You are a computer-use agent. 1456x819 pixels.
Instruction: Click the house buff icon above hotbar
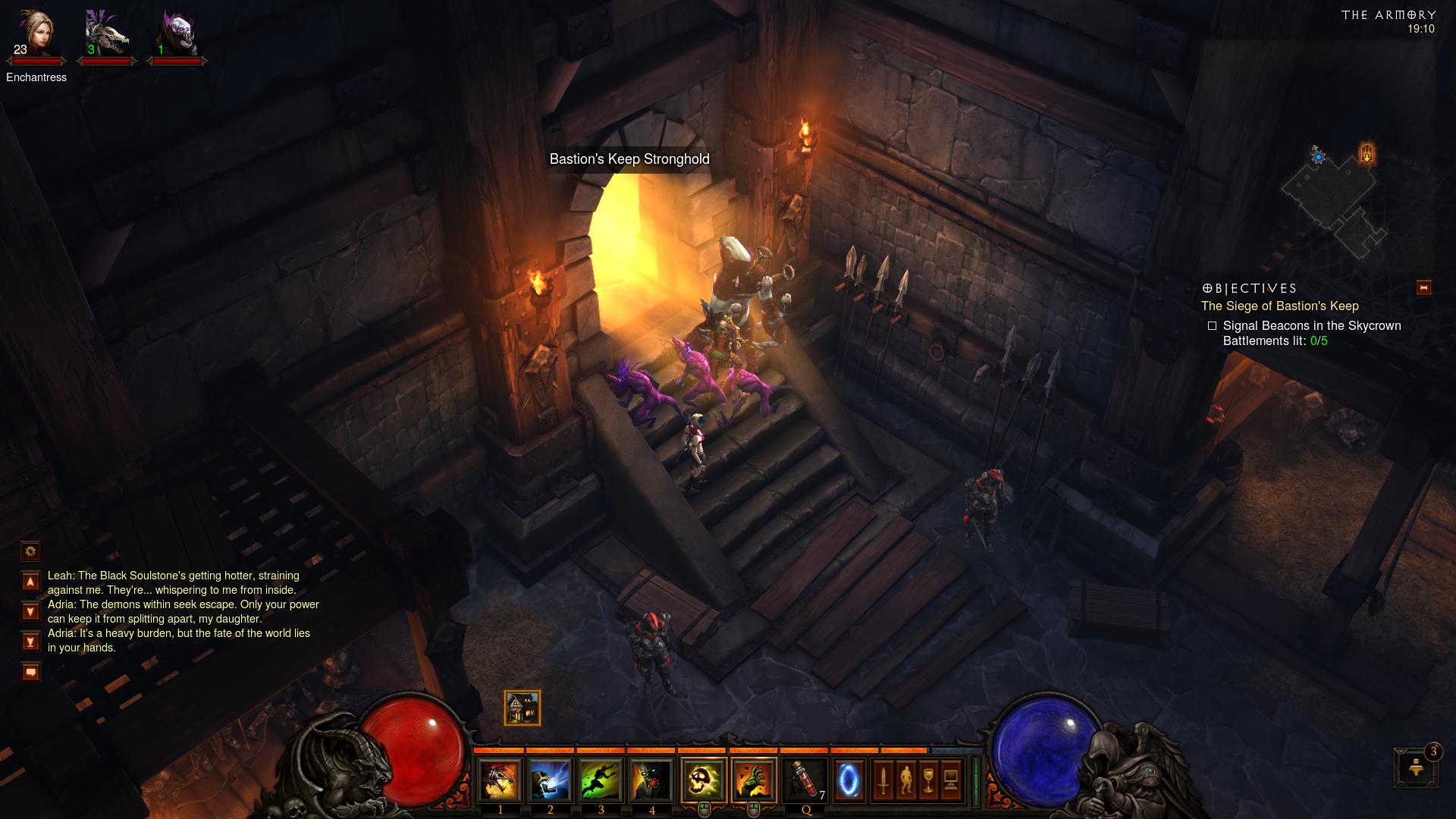(522, 708)
